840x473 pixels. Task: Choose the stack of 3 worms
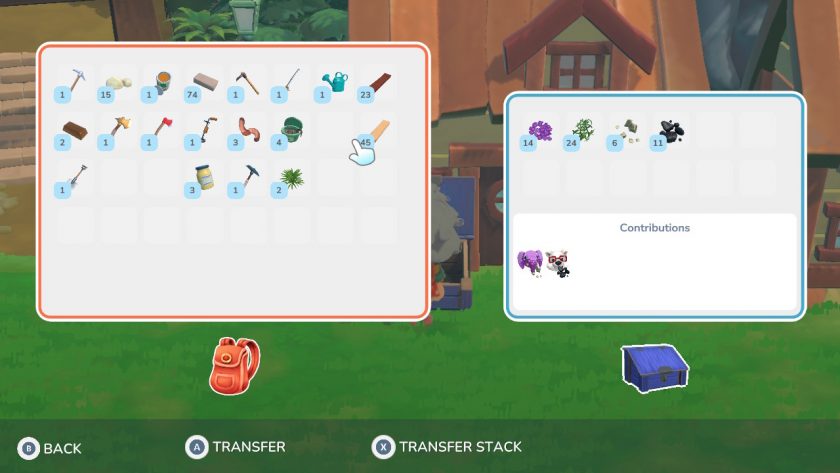(247, 132)
